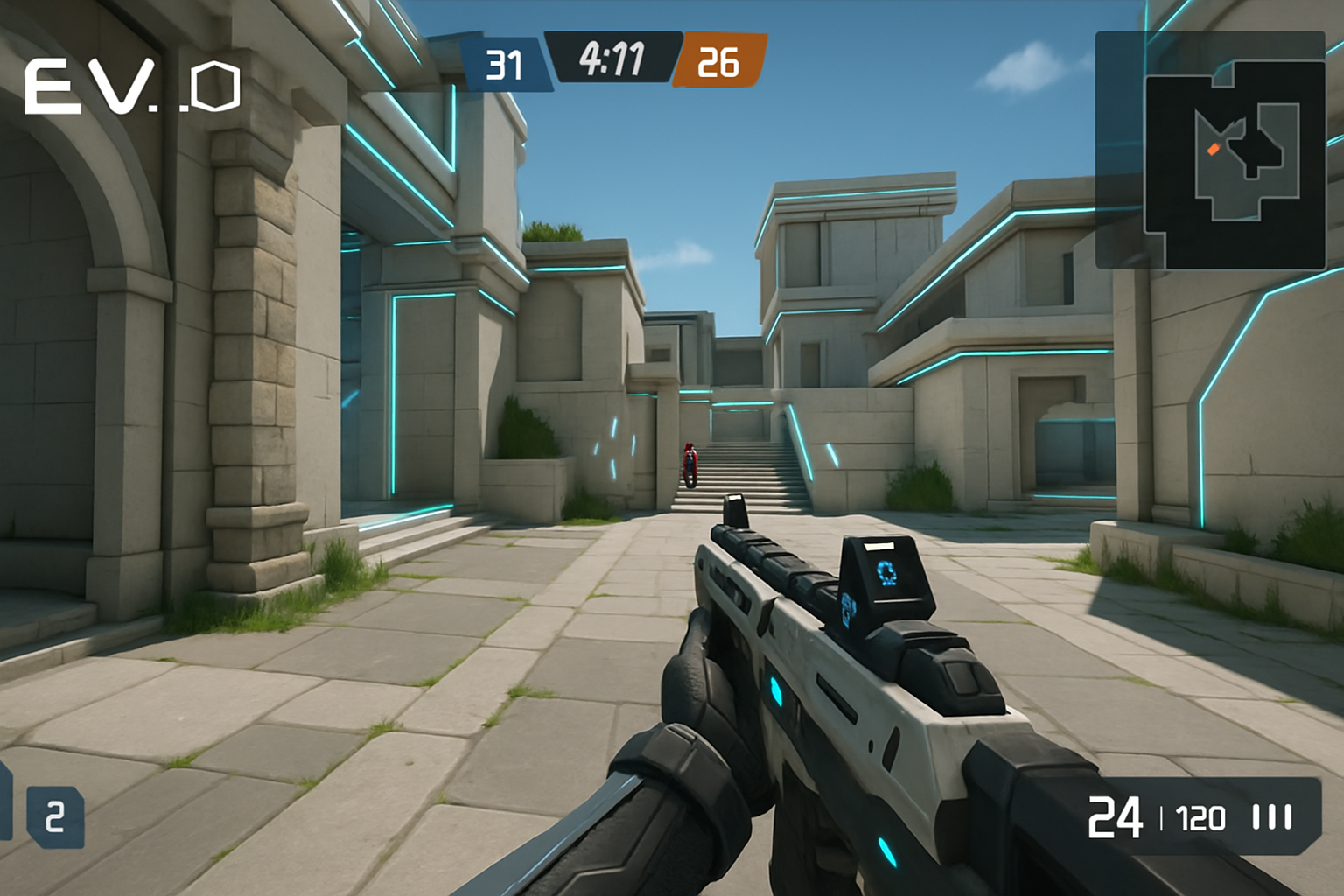1344x896 pixels.
Task: Click the ammo counter showing 24
Action: click(1113, 815)
